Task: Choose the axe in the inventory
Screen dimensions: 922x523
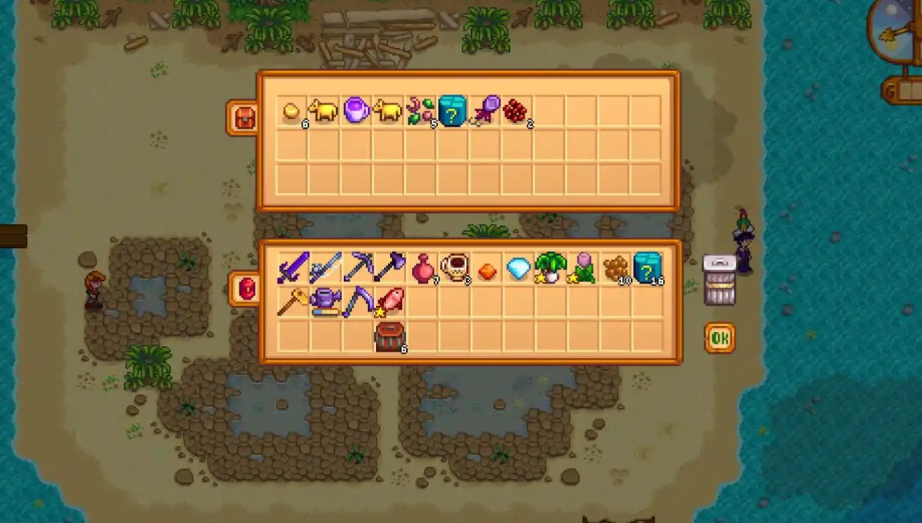Action: [389, 267]
